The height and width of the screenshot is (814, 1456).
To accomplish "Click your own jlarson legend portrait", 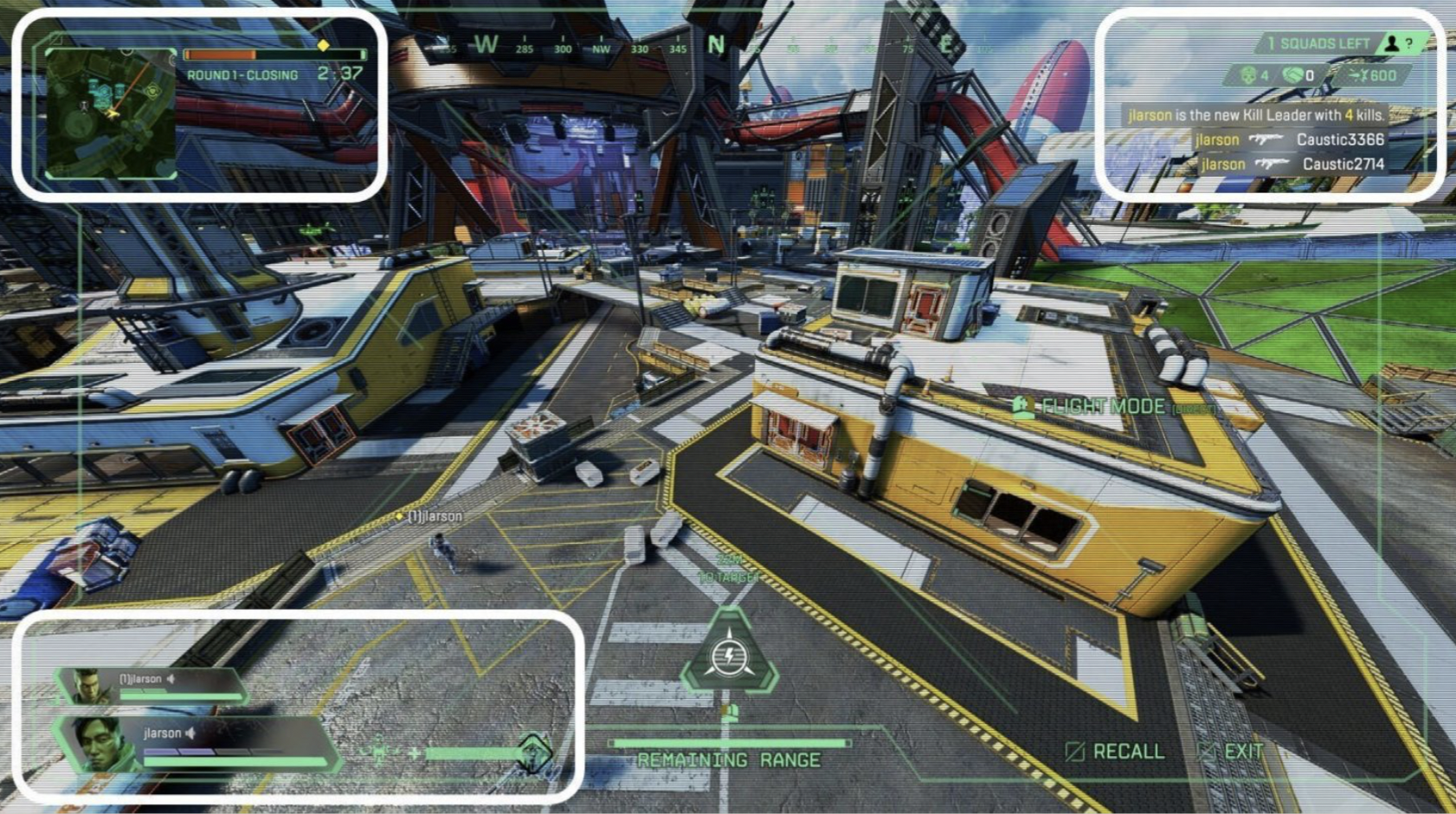I will click(97, 745).
